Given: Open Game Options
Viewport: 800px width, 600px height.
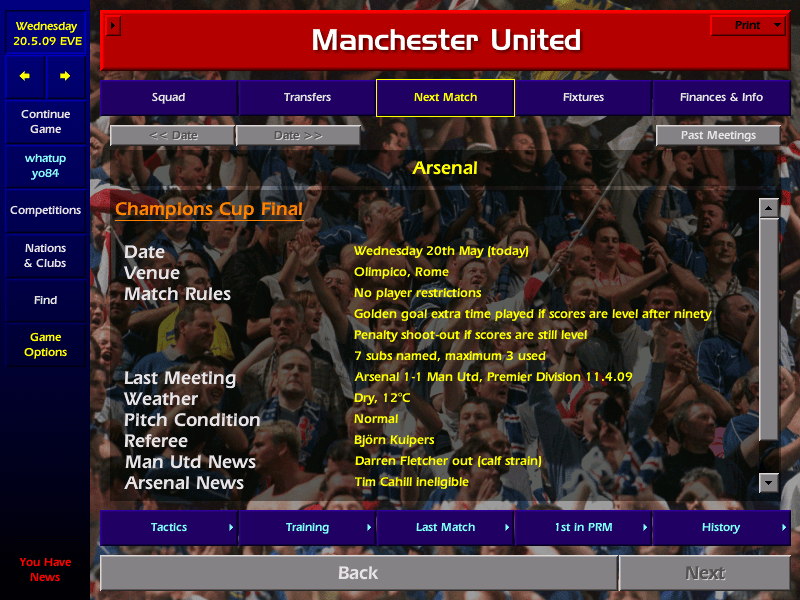Looking at the screenshot, I should point(45,344).
